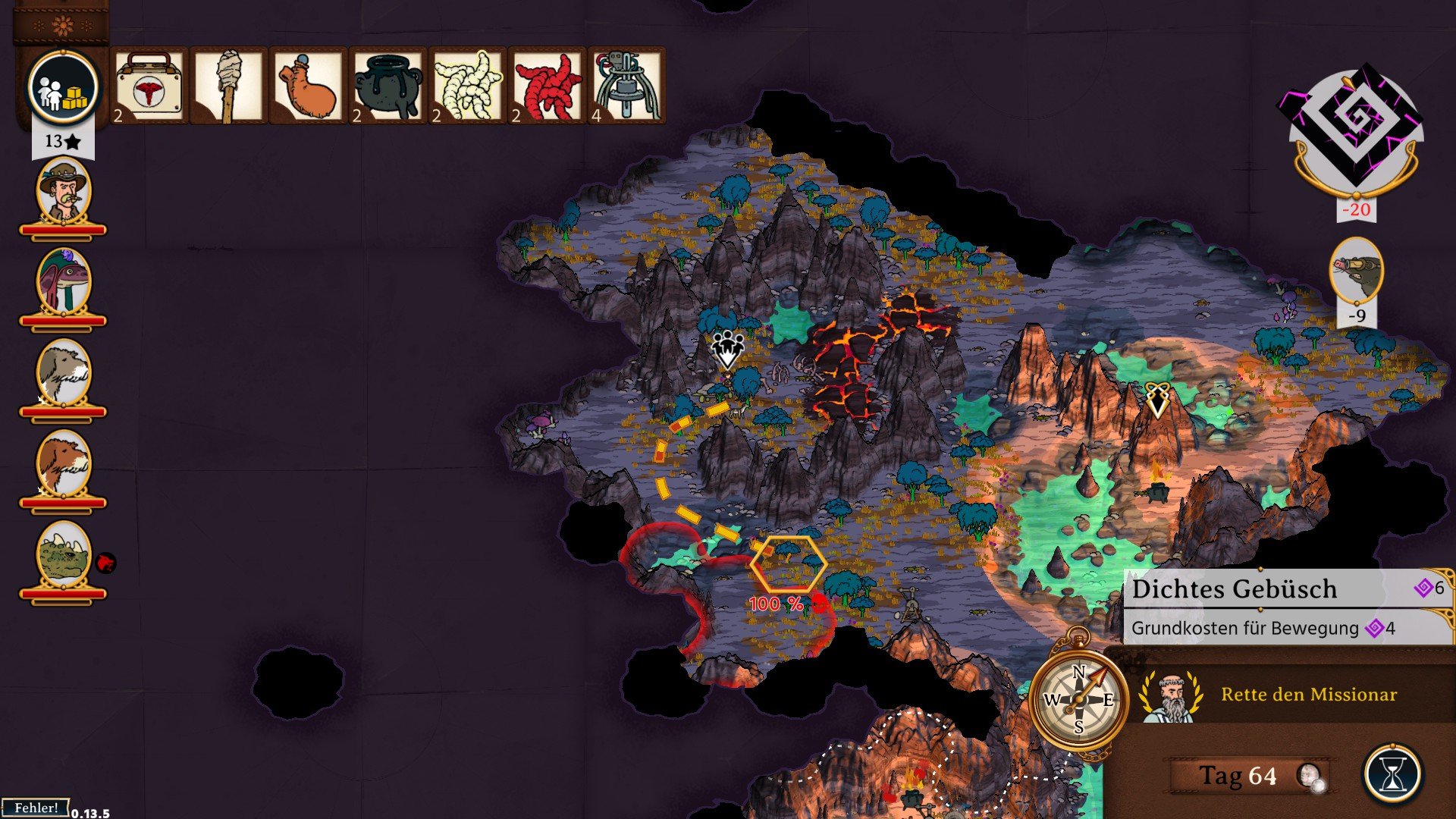The image size is (1456, 819).
Task: Open the Fehler! error report button
Action: coord(36,808)
